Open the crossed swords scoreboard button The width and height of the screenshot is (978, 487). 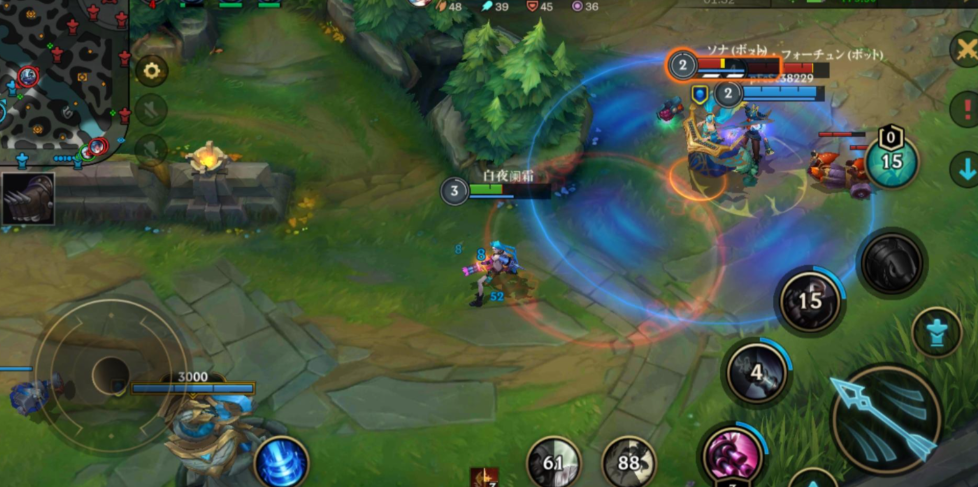(964, 48)
